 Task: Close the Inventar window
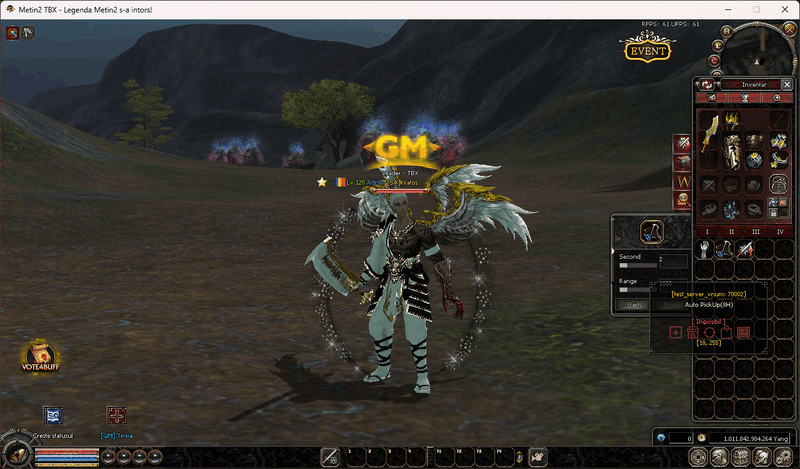click(784, 85)
